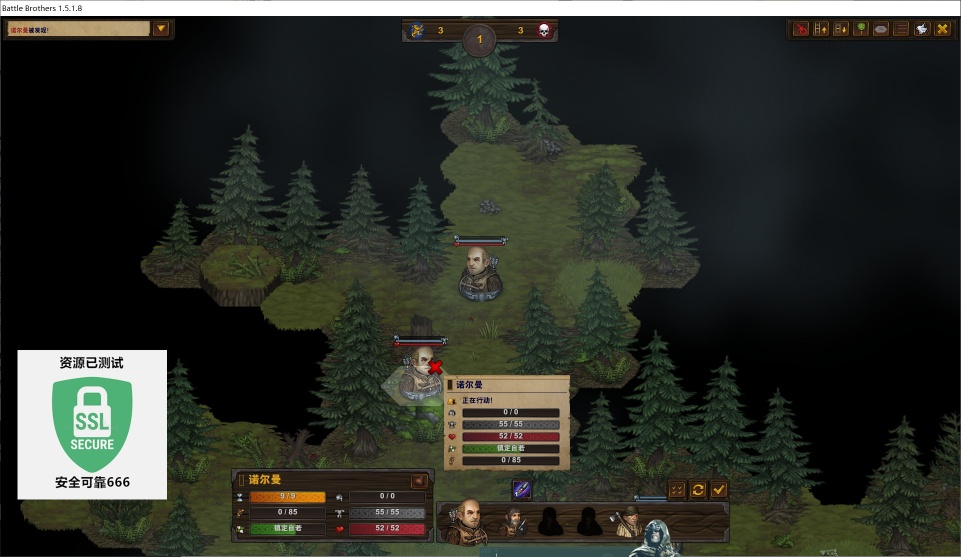Select the bearded dagger brother's turn portrait
This screenshot has width=961, height=557.
[513, 521]
